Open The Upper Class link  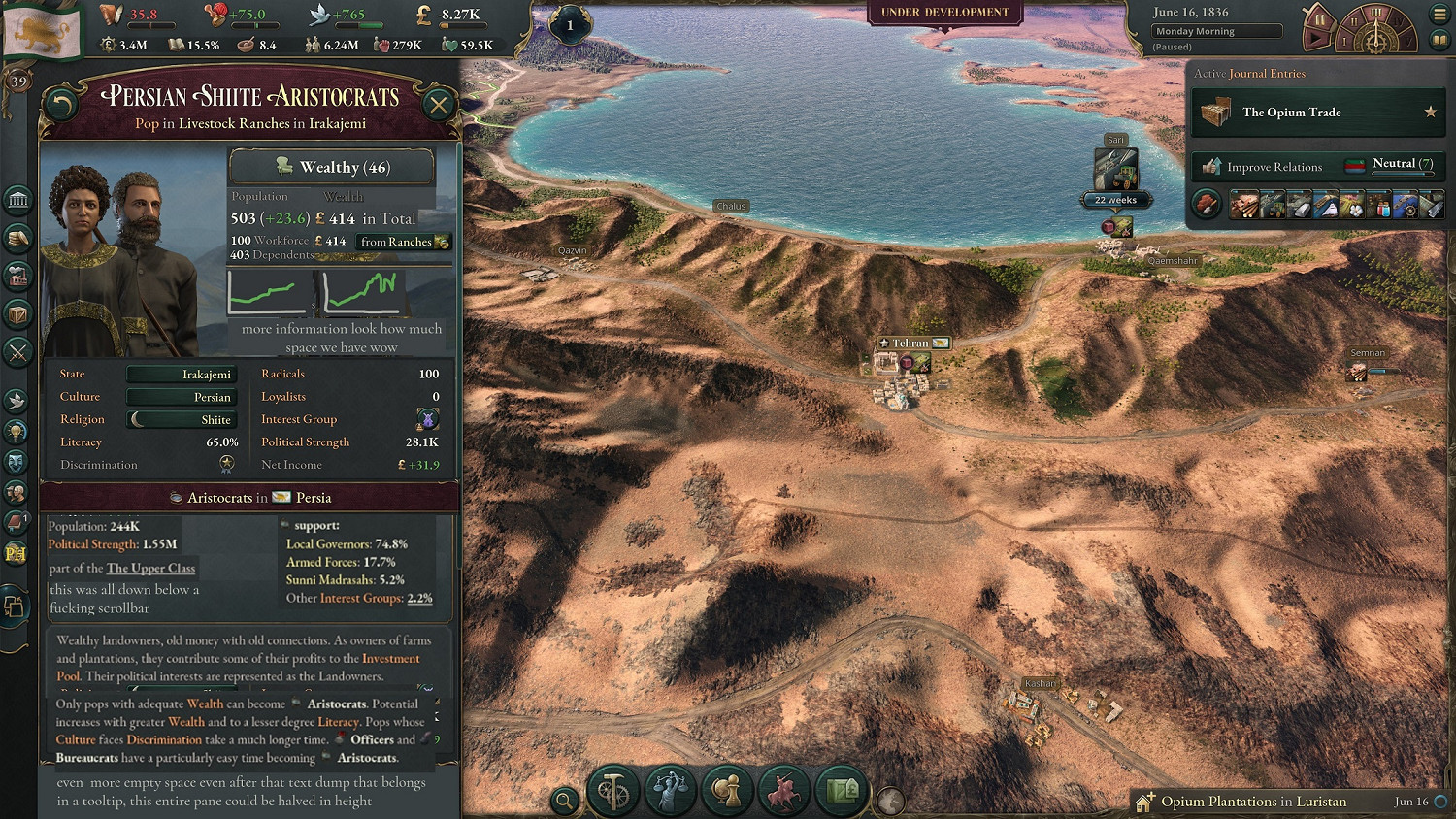tap(150, 568)
